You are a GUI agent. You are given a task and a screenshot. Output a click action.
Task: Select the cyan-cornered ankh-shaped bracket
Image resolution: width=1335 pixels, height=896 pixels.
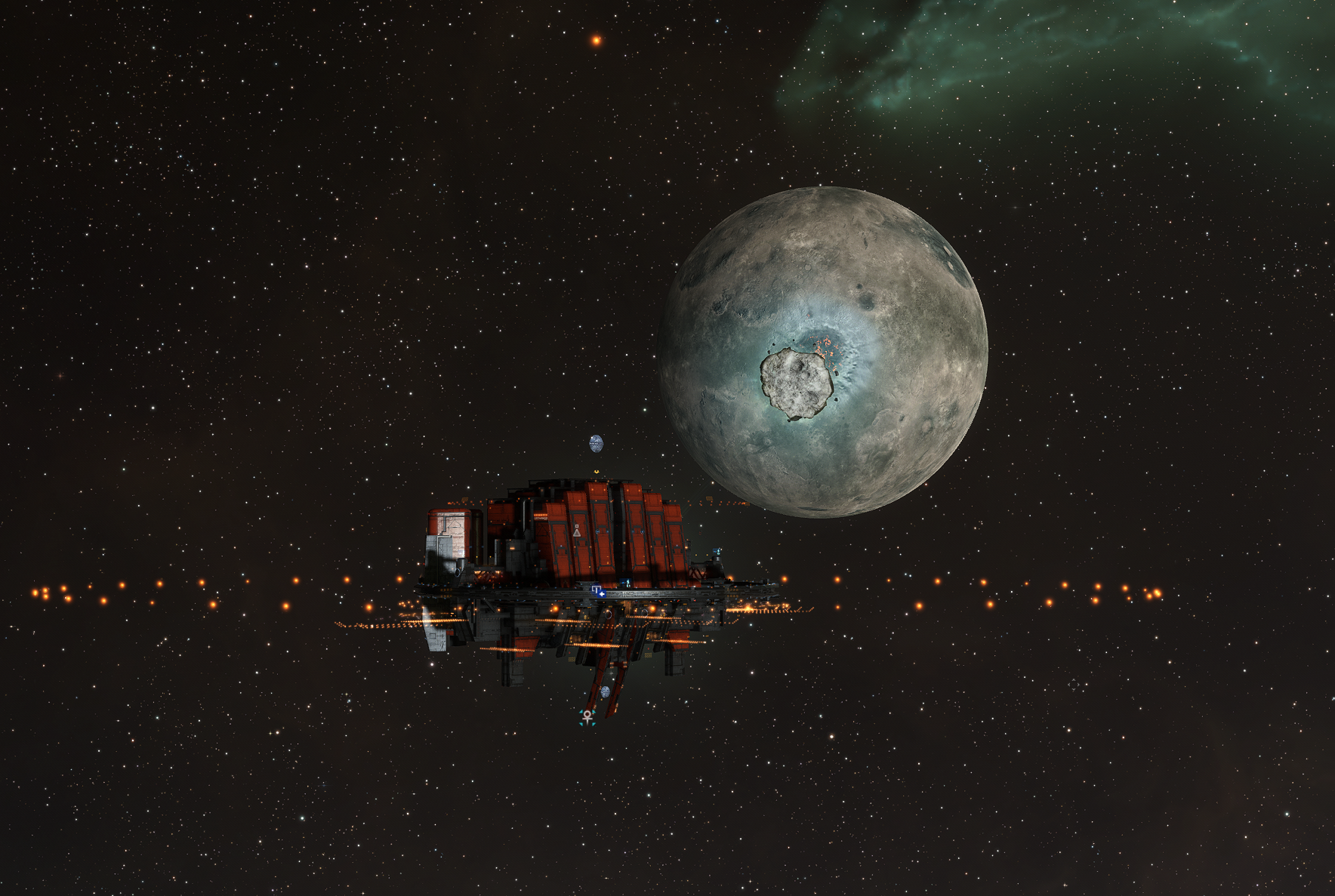587,717
